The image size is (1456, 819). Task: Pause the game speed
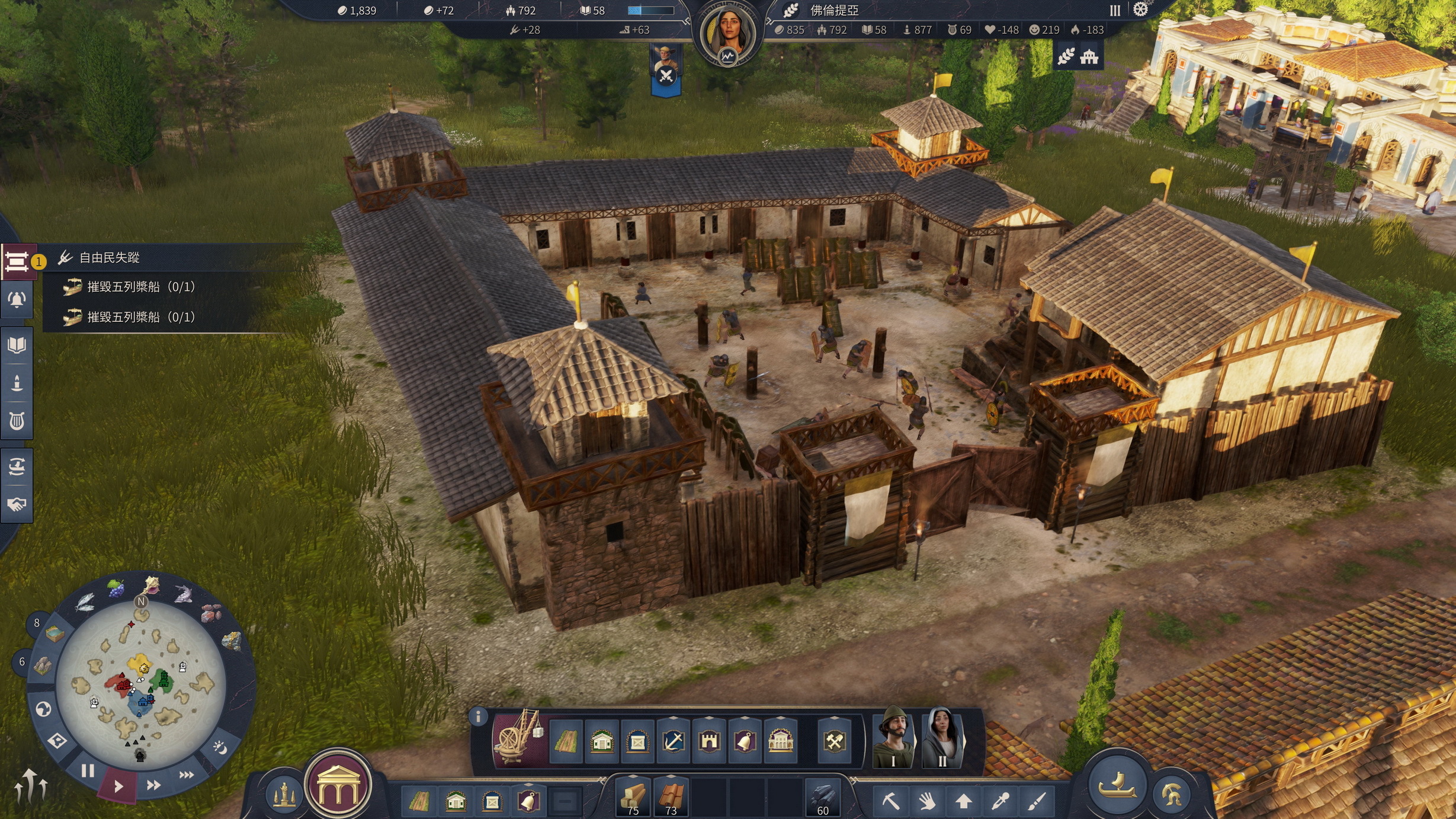(88, 771)
